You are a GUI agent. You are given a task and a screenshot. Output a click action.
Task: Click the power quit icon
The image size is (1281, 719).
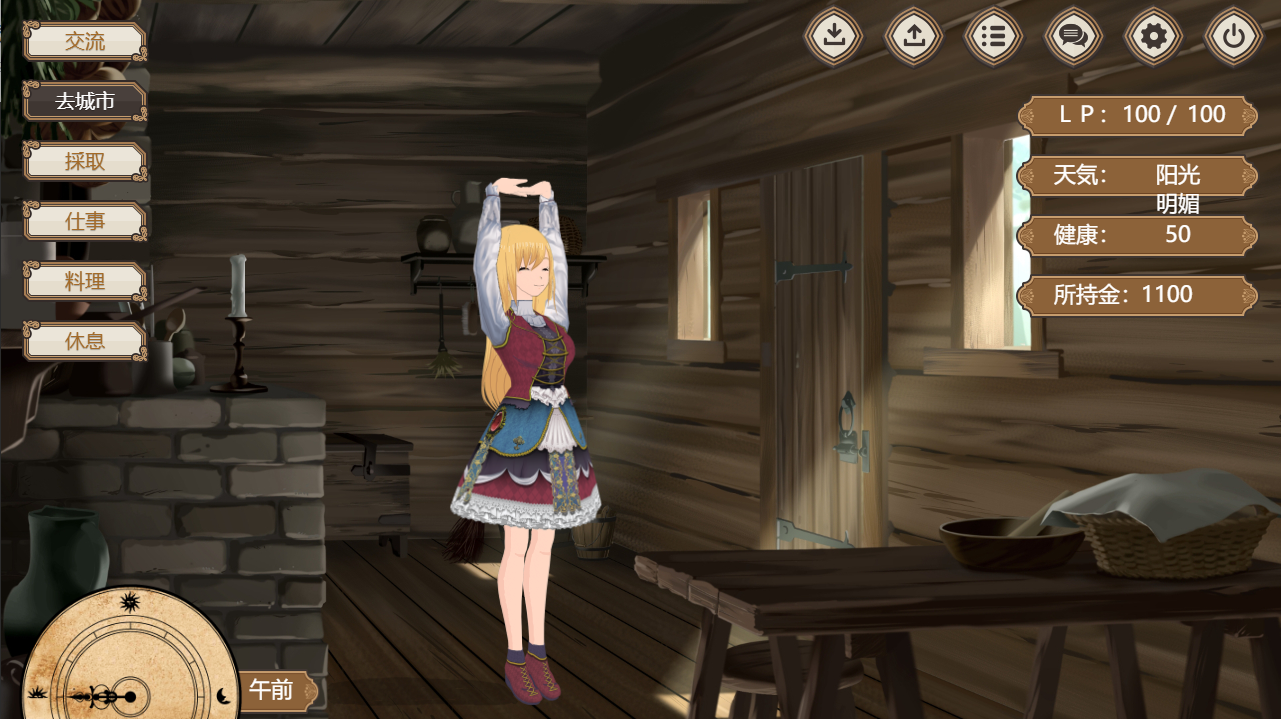(1234, 37)
